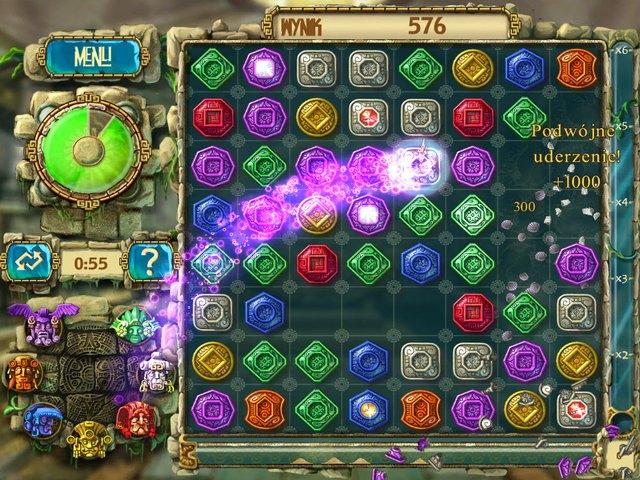
Task: Select the white totem
Action: click(155, 372)
